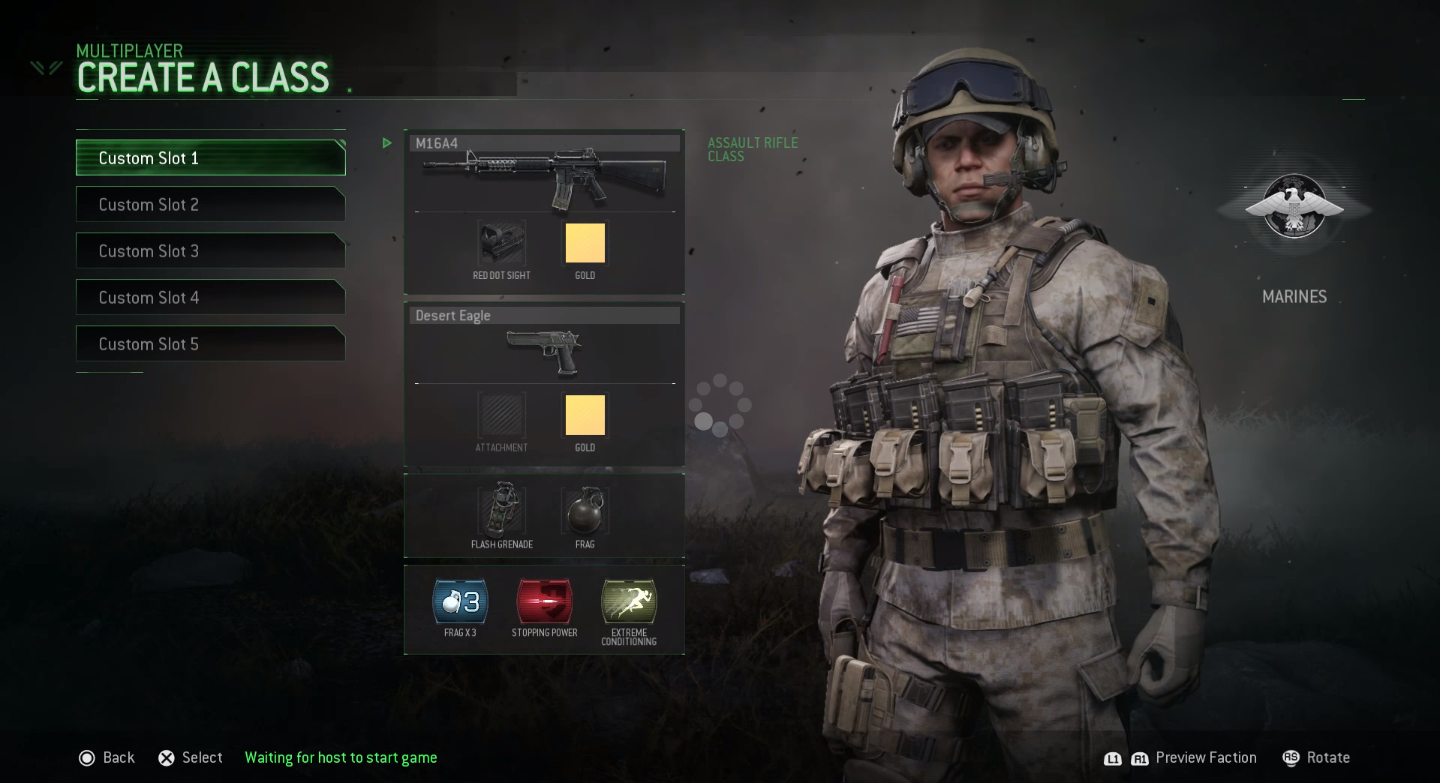1440x783 pixels.
Task: Open the Desert Eagle secondary weapon panel
Action: pyautogui.click(x=544, y=315)
